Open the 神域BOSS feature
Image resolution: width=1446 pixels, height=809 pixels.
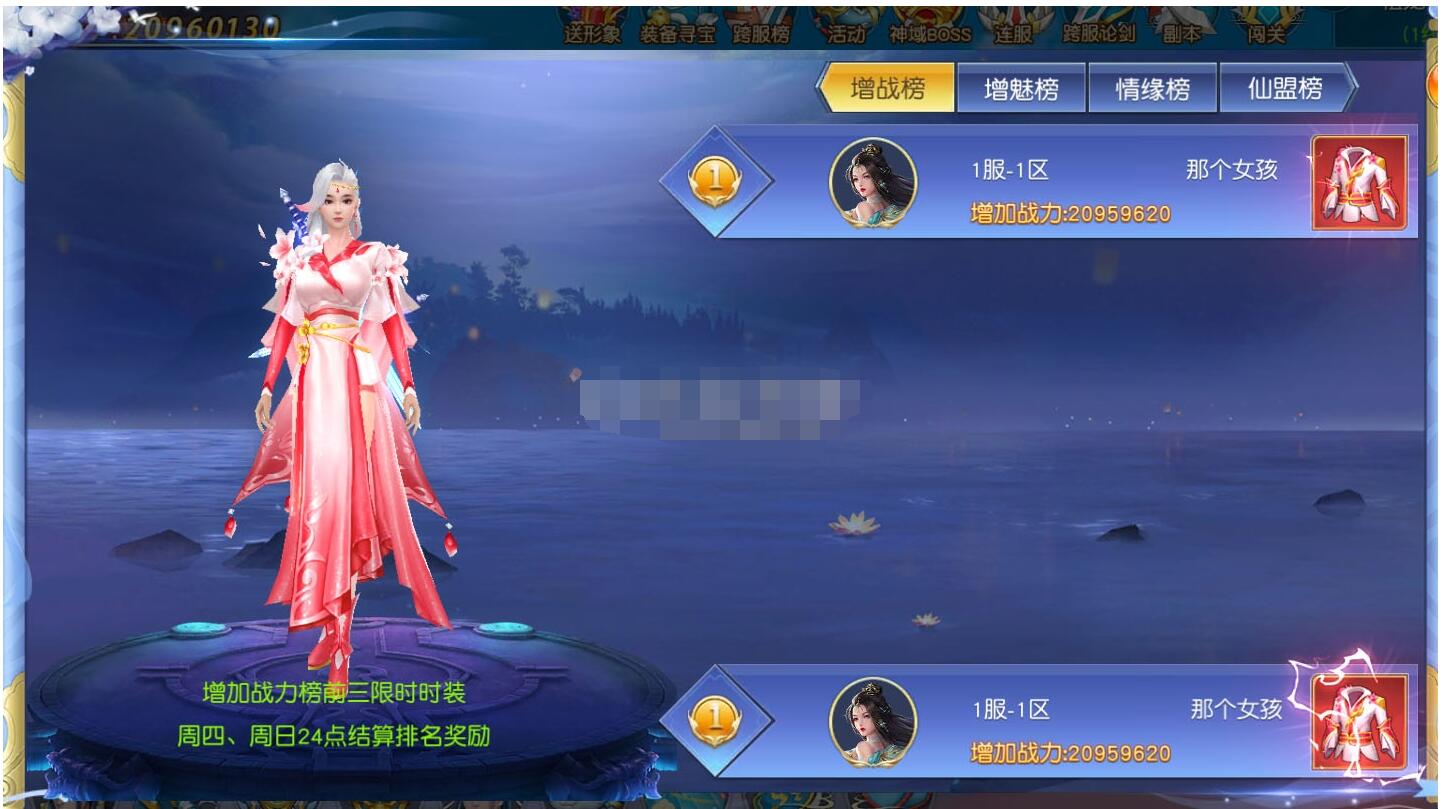point(927,31)
